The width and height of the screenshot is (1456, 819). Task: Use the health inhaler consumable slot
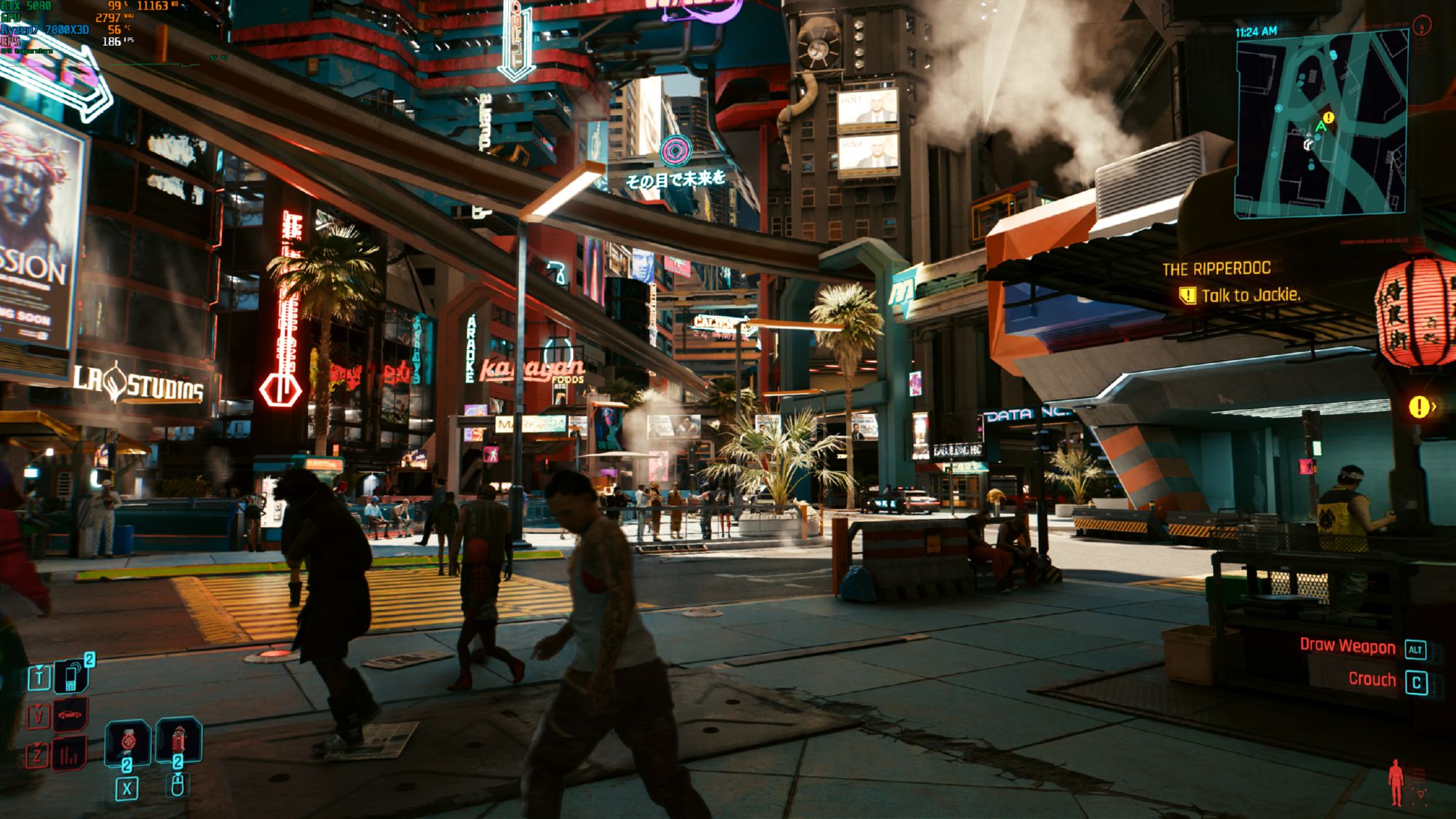click(128, 741)
